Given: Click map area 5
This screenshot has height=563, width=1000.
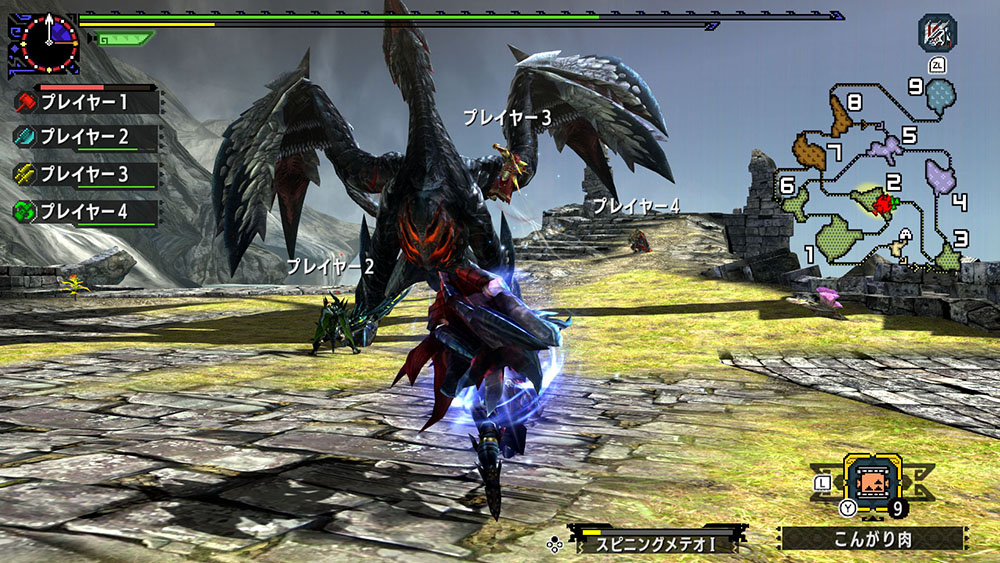Looking at the screenshot, I should tap(884, 150).
